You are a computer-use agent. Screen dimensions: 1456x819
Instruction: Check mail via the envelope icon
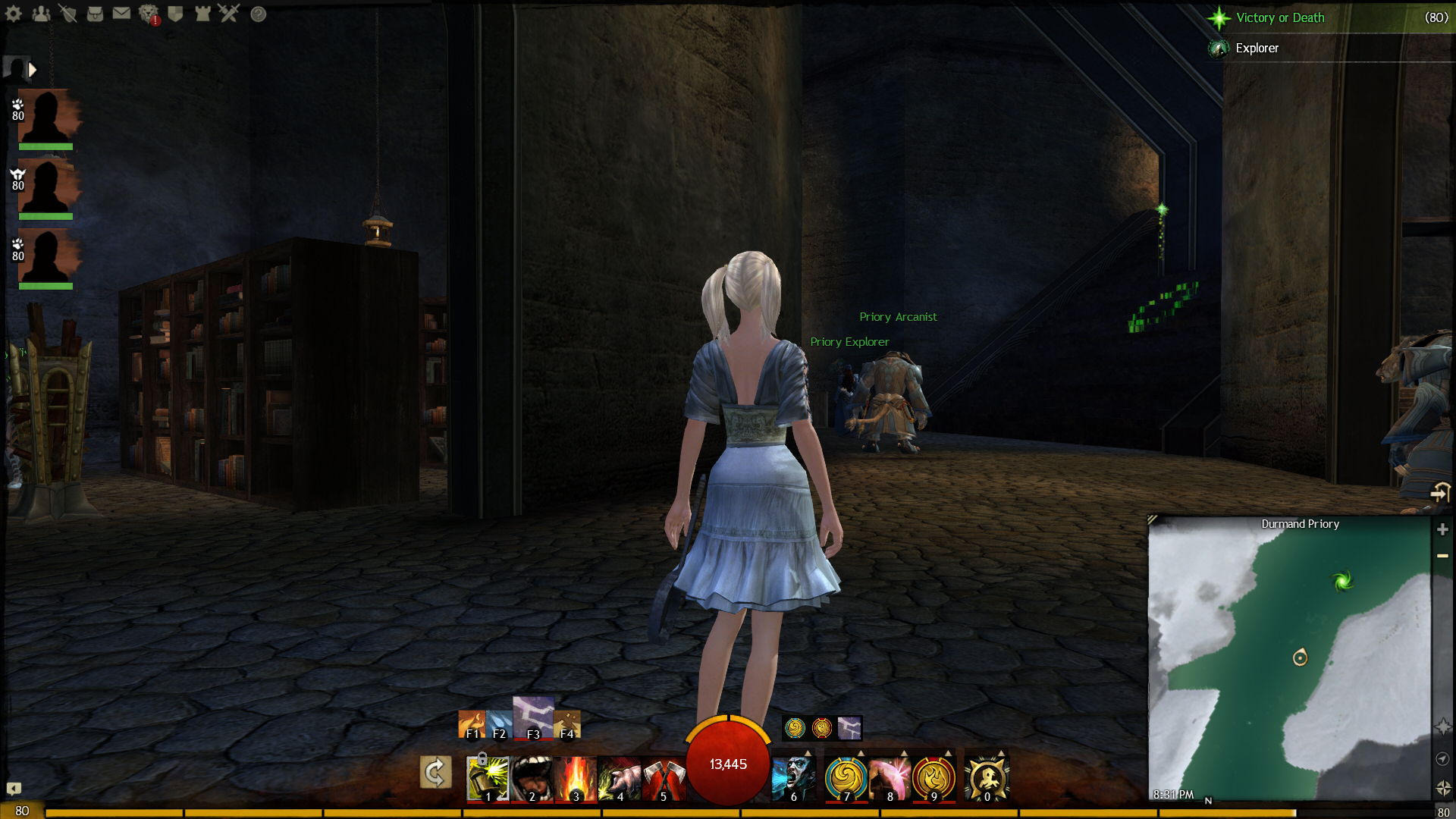(x=121, y=14)
